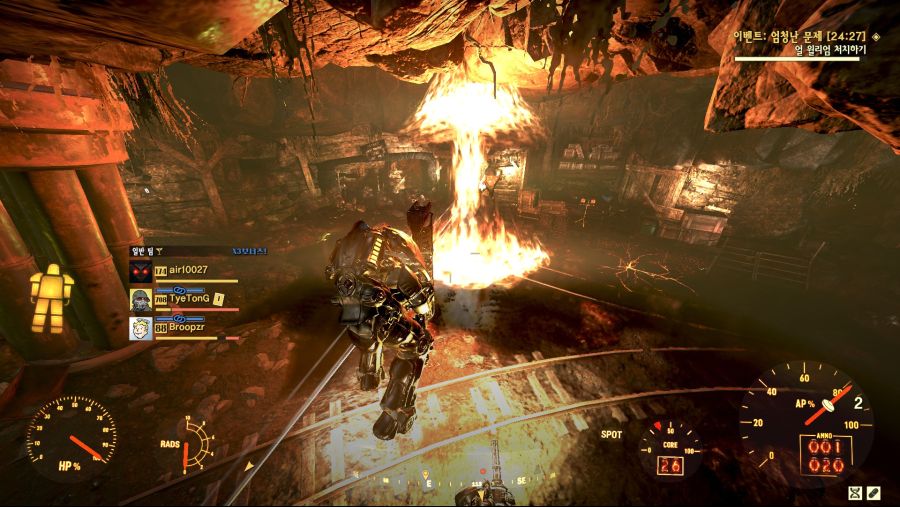Screen dimensions: 900x507
Task: Click the pill chem effect icon
Action: [x=873, y=493]
